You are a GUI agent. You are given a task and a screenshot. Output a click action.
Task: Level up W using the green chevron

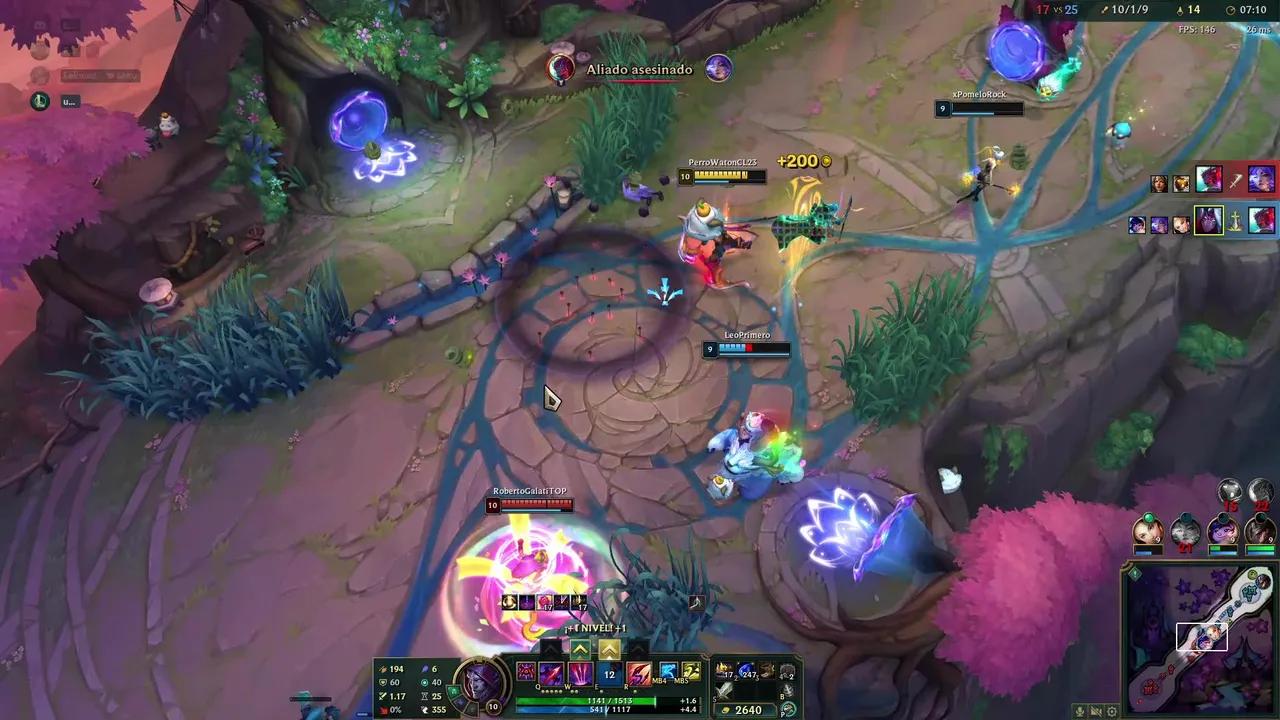[578, 648]
